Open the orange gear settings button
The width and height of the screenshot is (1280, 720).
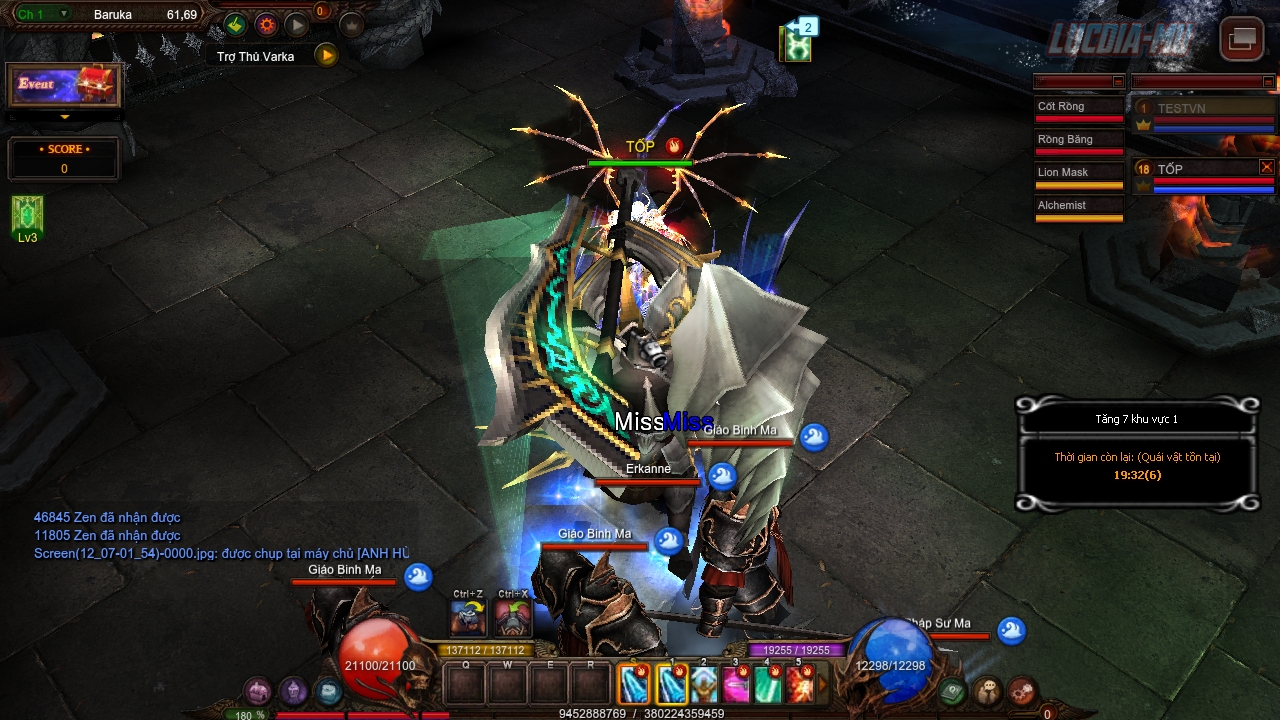(266, 25)
